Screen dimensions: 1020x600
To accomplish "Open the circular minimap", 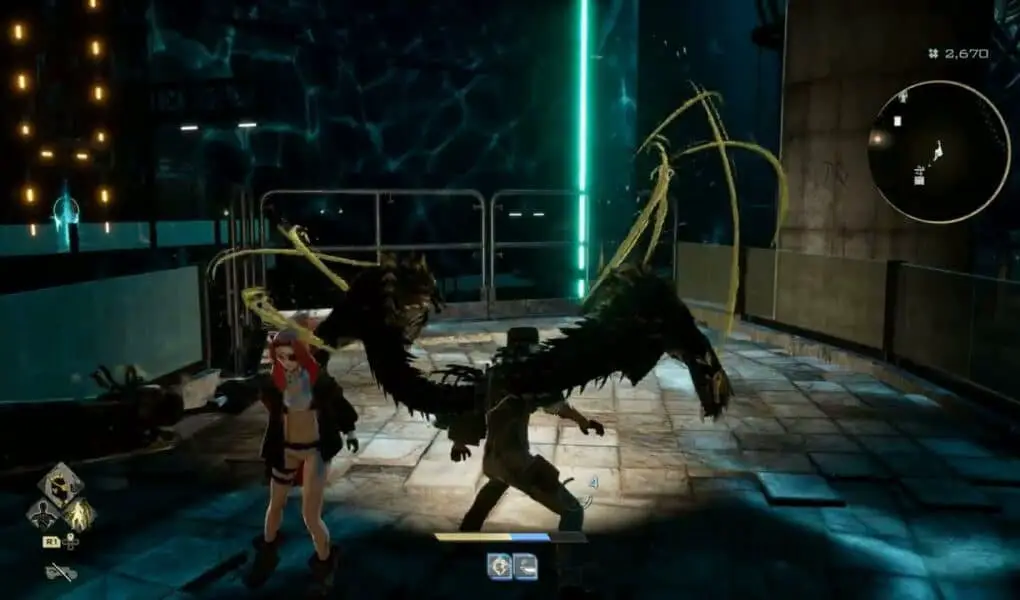I will (925, 152).
